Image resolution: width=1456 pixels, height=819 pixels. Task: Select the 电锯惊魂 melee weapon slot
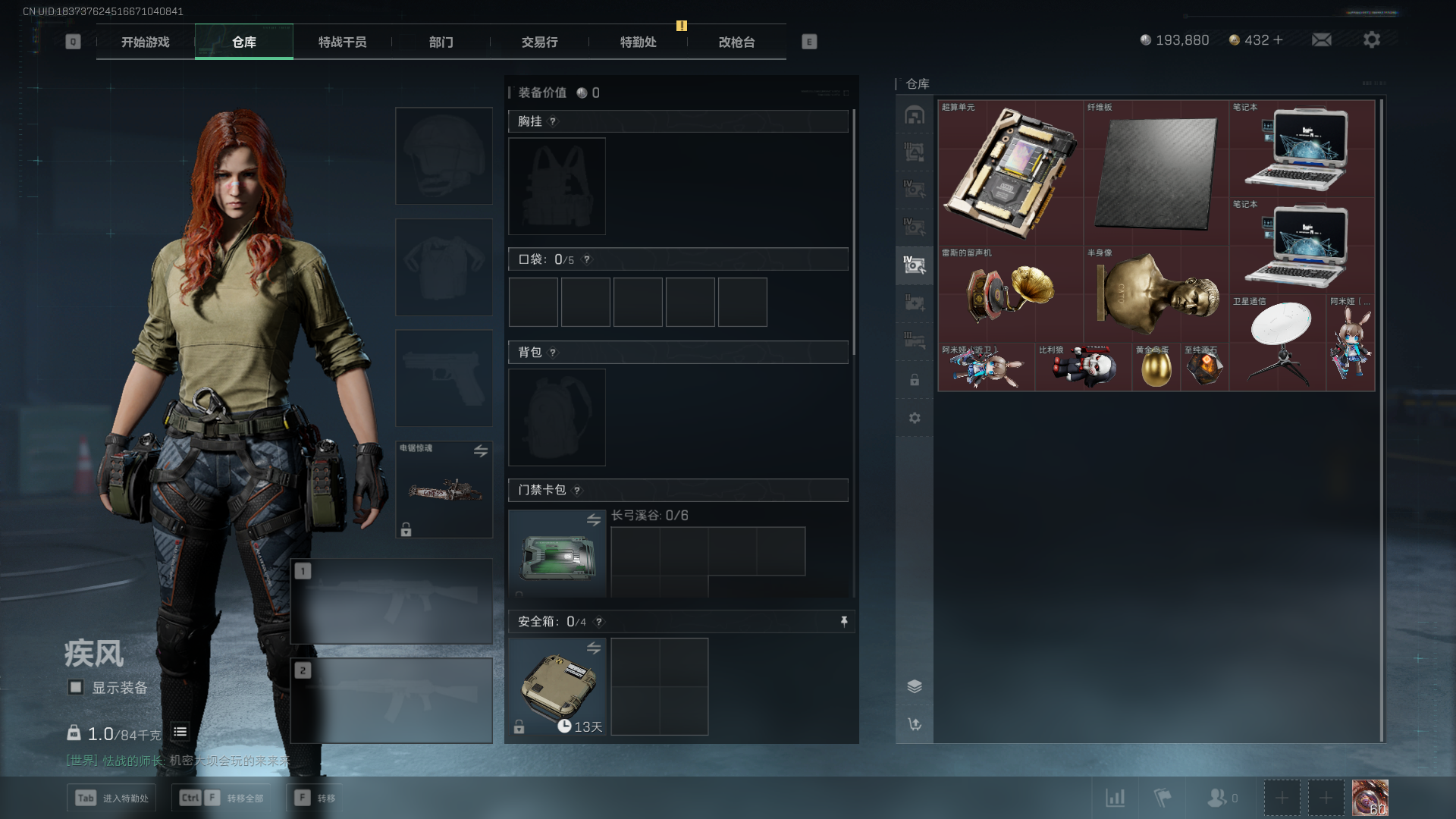coord(444,490)
